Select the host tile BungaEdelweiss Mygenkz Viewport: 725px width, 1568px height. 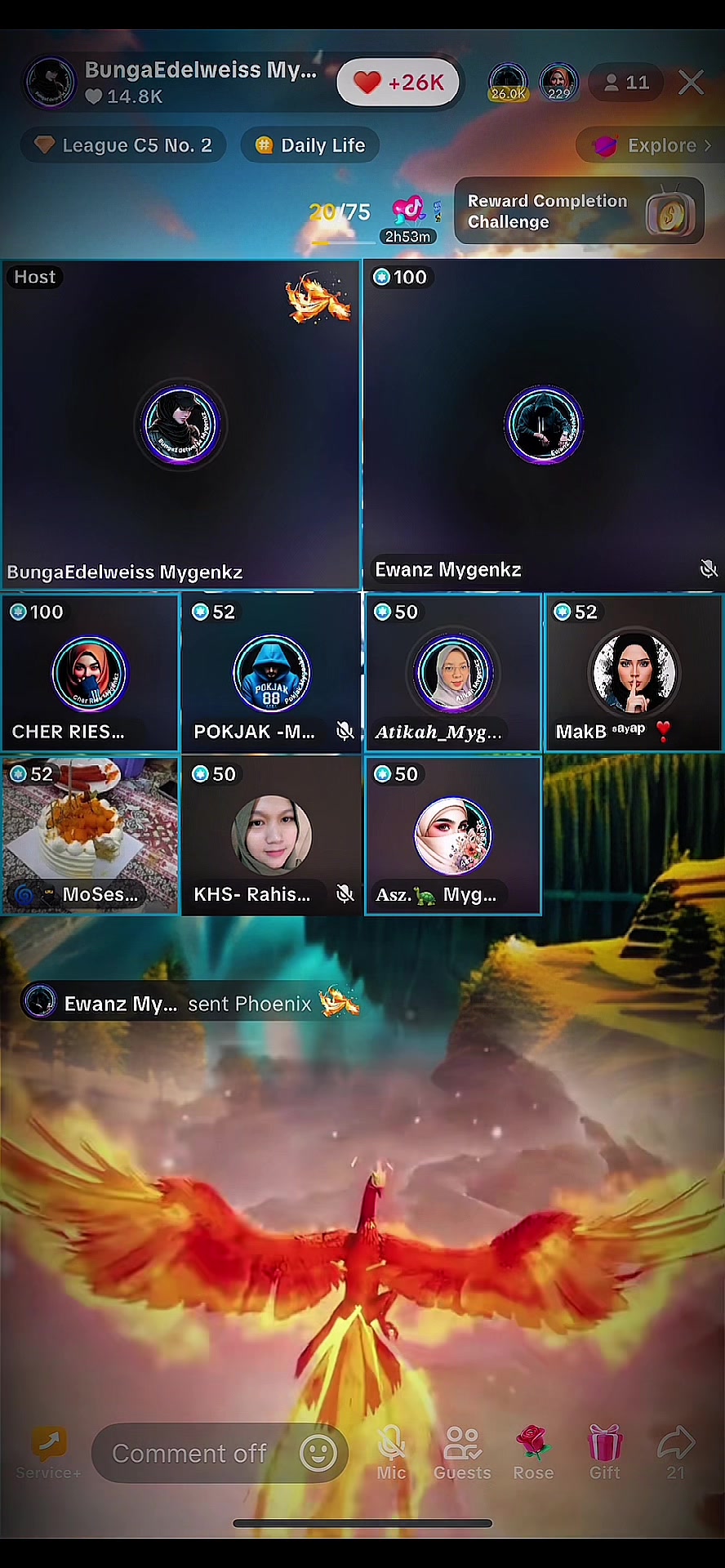tap(180, 425)
